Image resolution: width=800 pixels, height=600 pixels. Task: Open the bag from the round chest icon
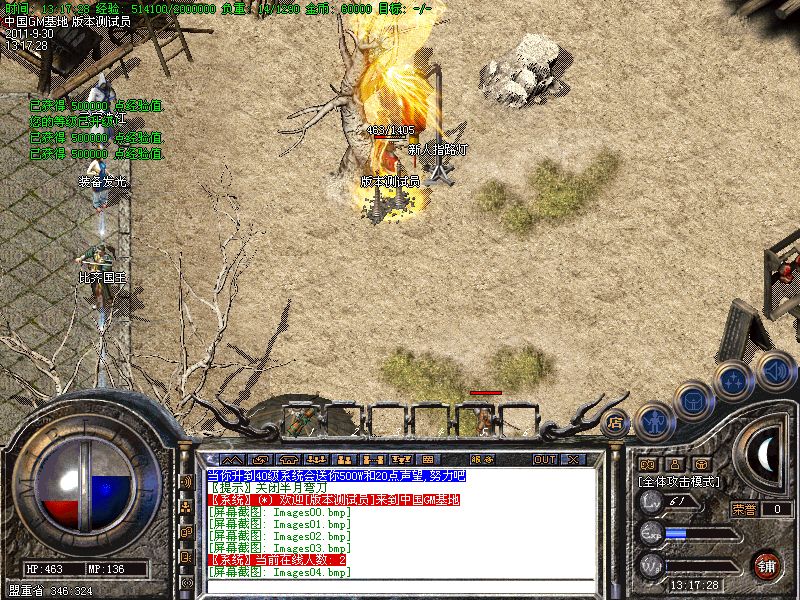(691, 399)
